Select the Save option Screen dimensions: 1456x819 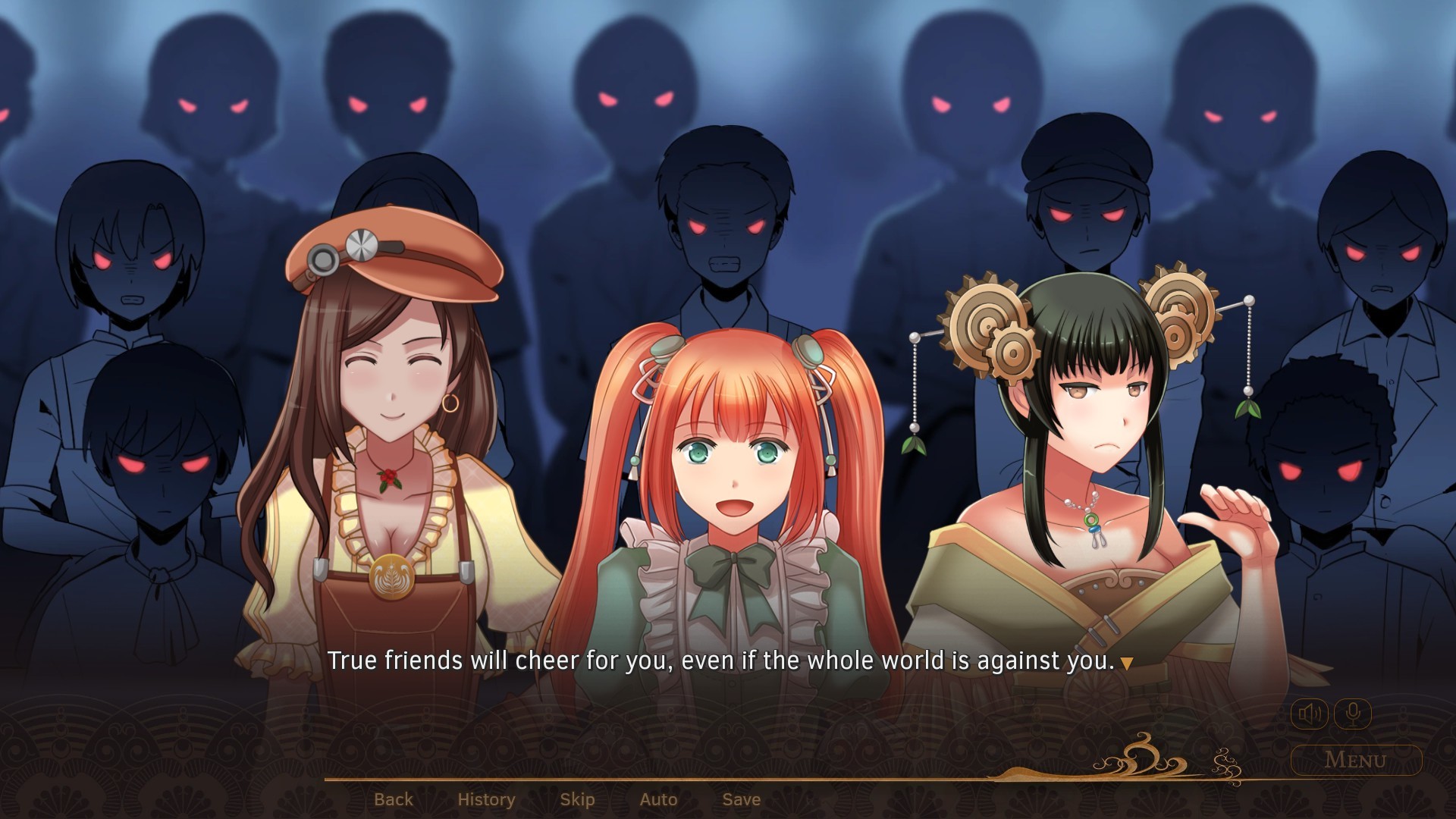pos(741,799)
